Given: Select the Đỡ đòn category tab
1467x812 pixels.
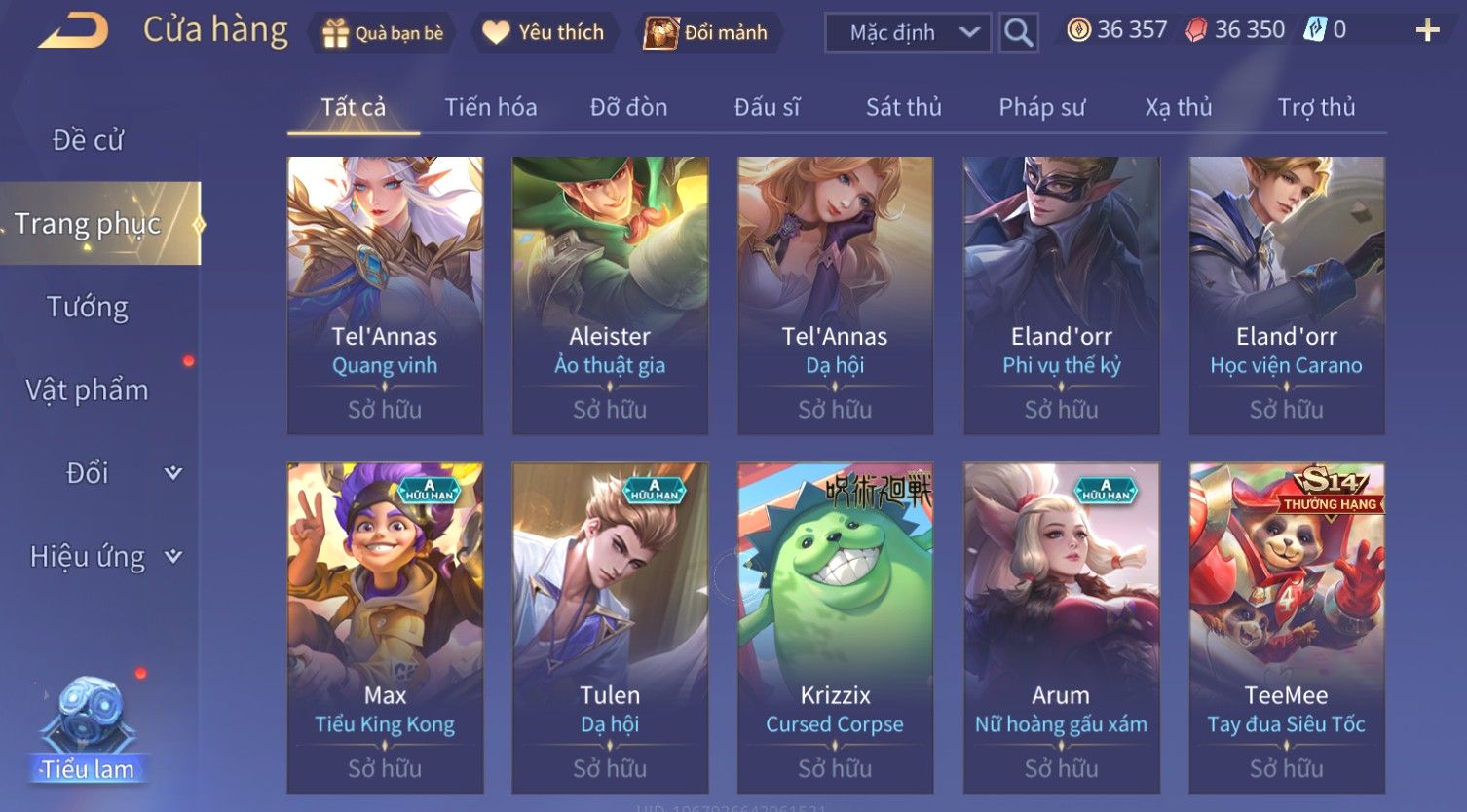Looking at the screenshot, I should [x=628, y=107].
